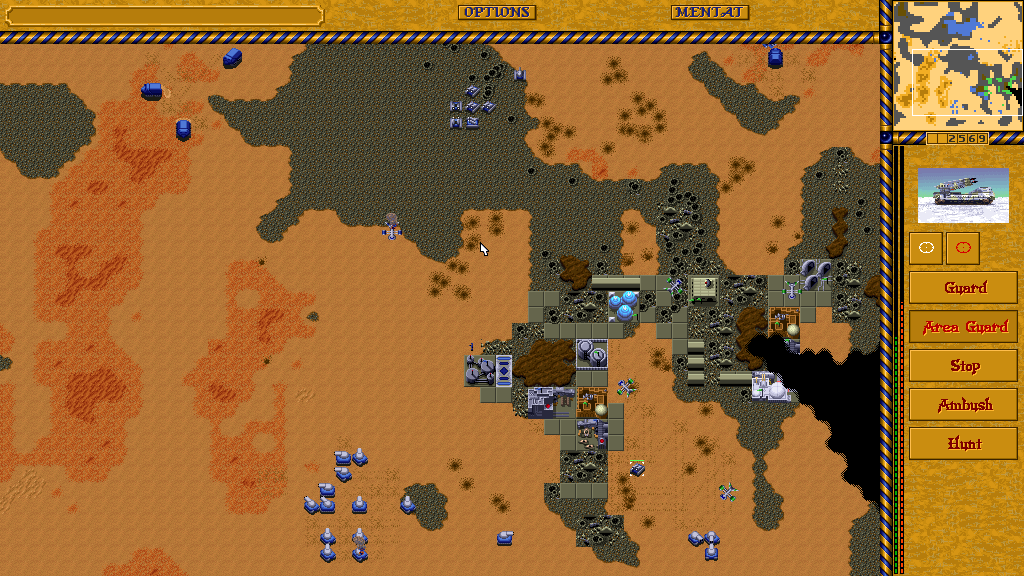The width and height of the screenshot is (1024, 576).
Task: Open the Options menu
Action: (x=497, y=12)
